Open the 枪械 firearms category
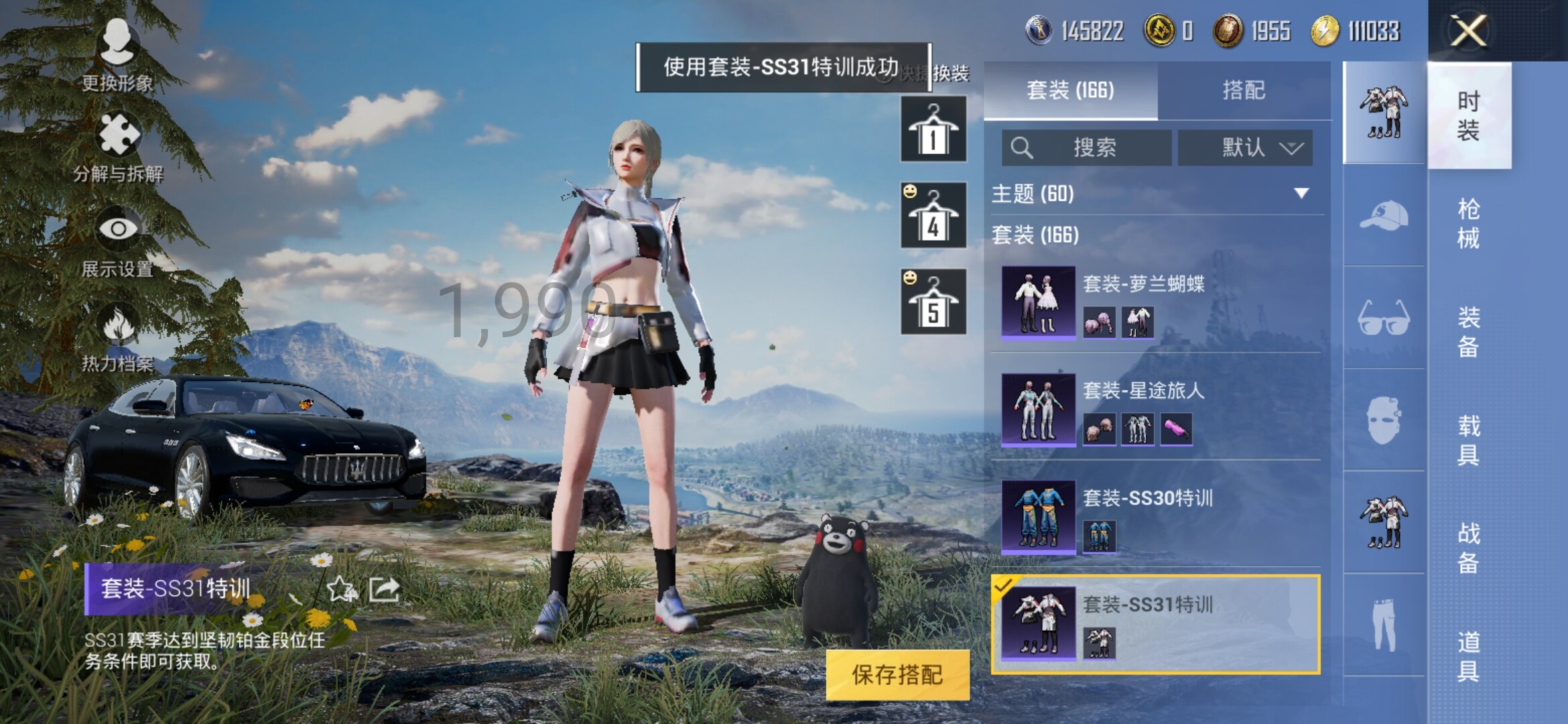The width and height of the screenshot is (1568, 724). point(1468,223)
